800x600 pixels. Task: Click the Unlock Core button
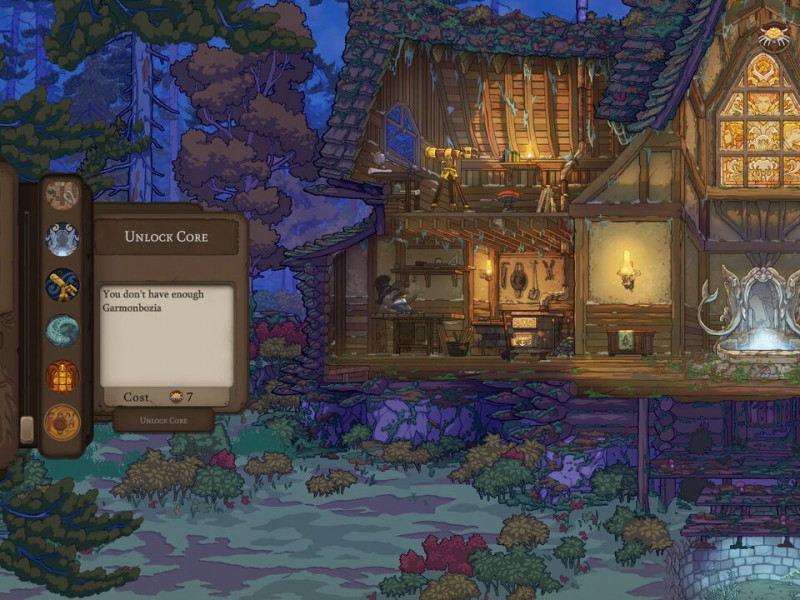[163, 420]
